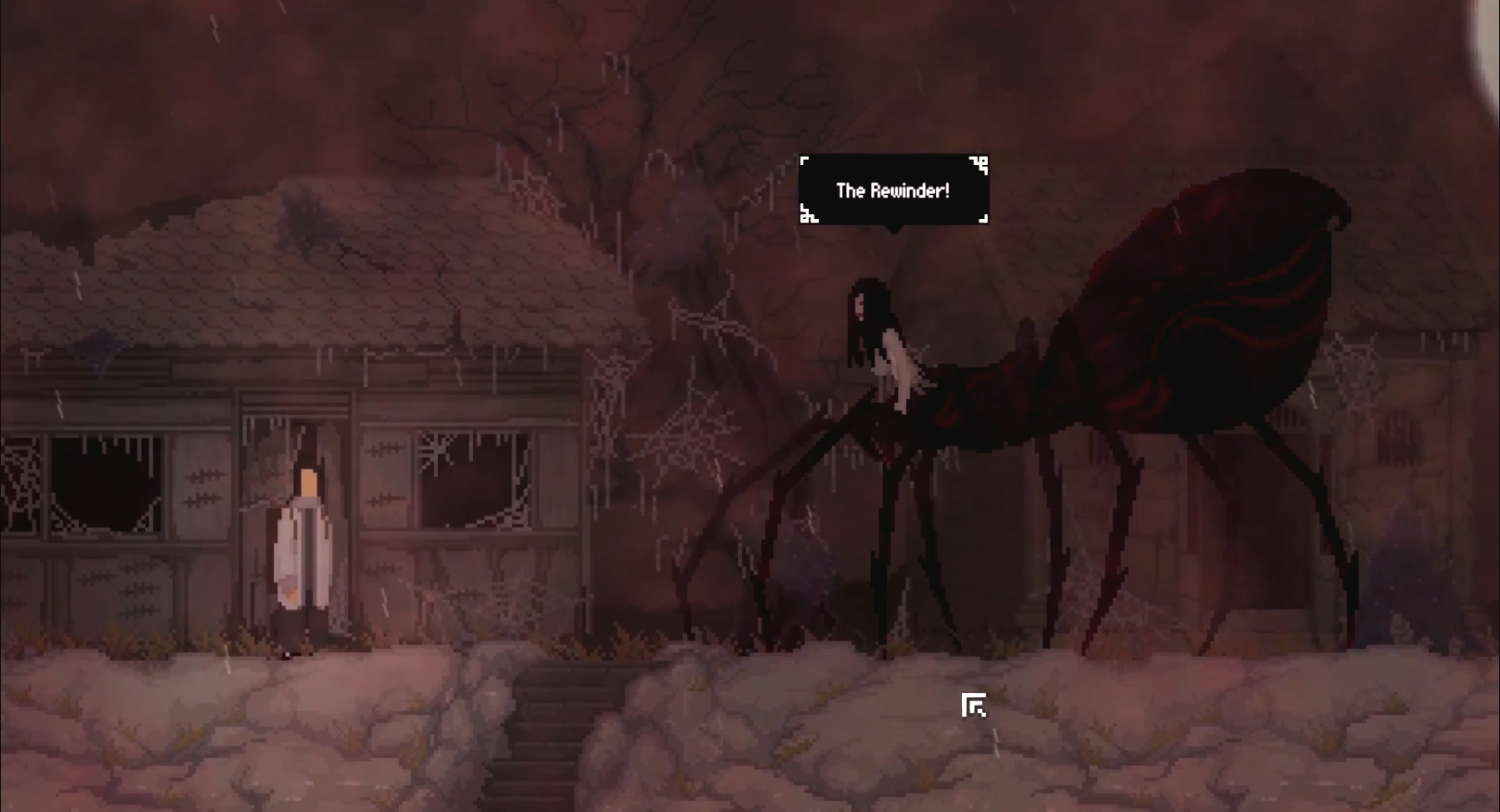Advance the "The Rewinder!" speech bubble
1500x812 pixels.
(x=893, y=191)
